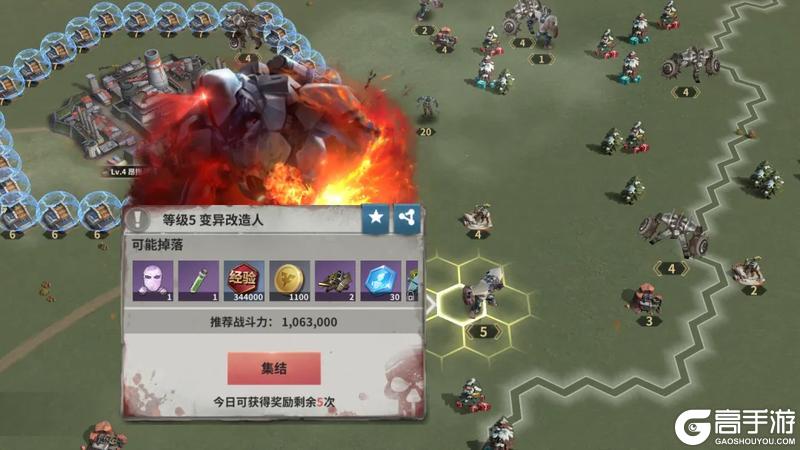Bookmark the target with the star button
Viewport: 800px width, 450px height.
pos(376,219)
